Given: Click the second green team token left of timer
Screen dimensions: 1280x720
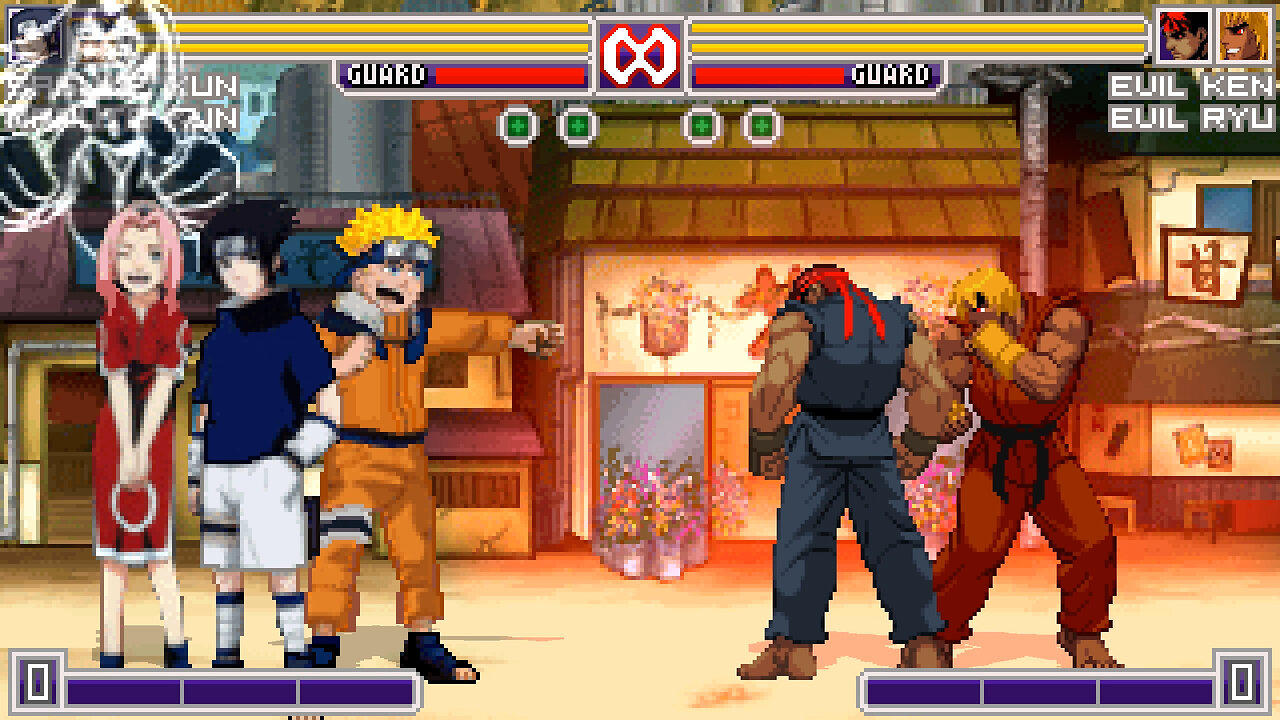Looking at the screenshot, I should [x=577, y=124].
